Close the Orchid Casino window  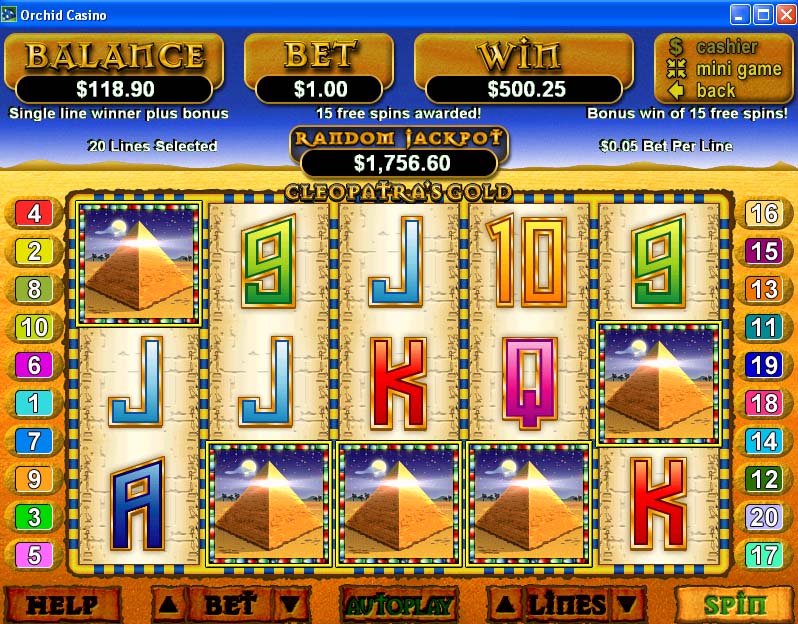pyautogui.click(x=784, y=15)
